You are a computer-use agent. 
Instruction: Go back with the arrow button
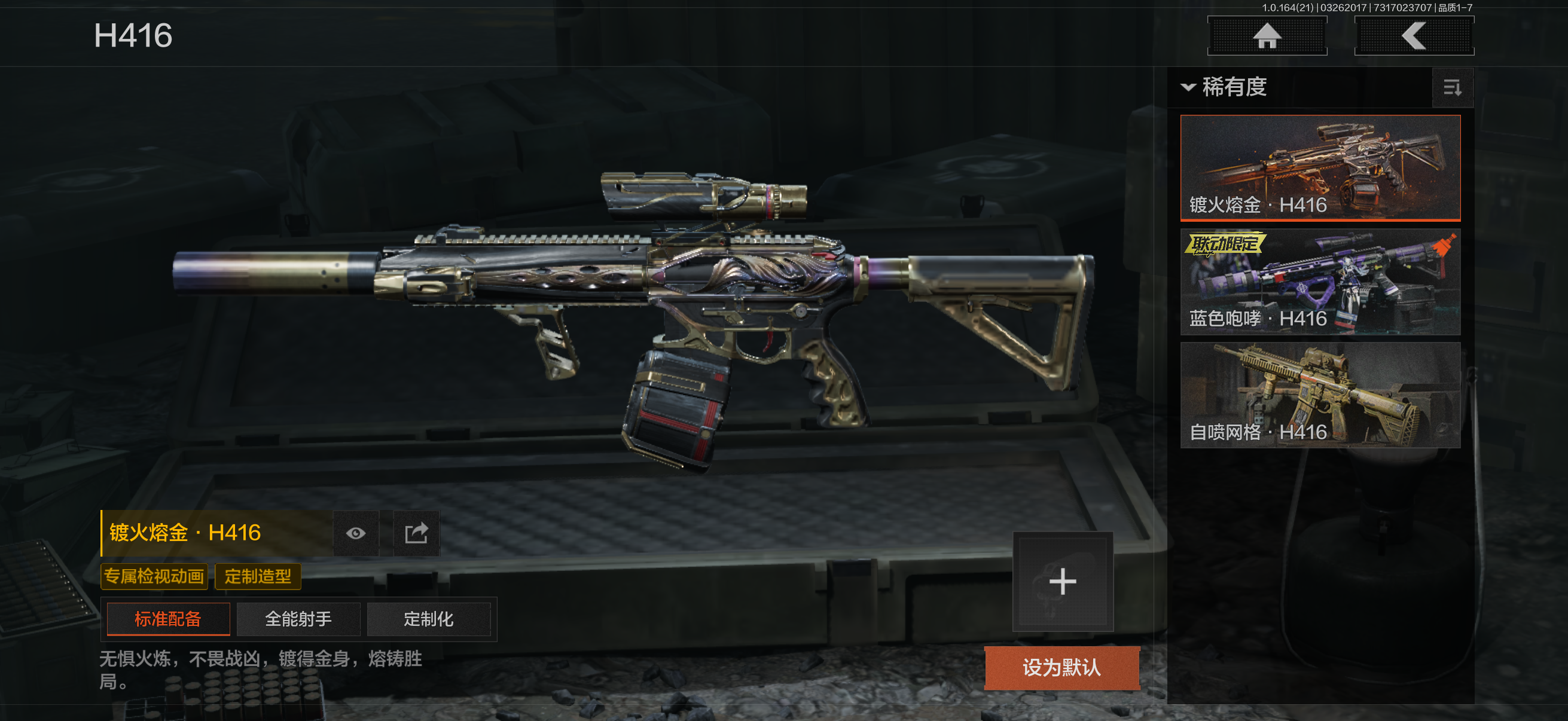pos(1413,36)
